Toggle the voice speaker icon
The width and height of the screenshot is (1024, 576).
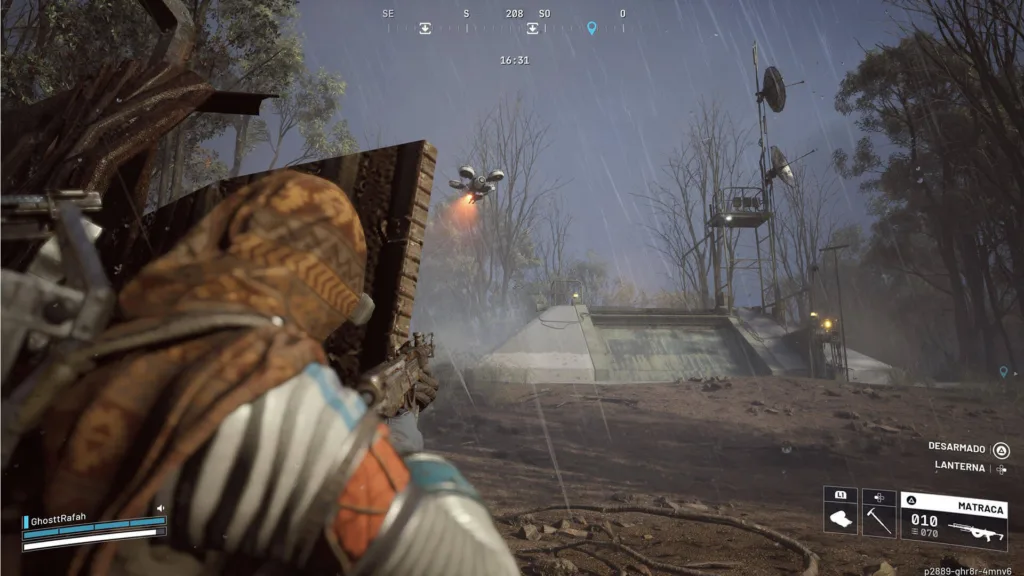point(160,509)
